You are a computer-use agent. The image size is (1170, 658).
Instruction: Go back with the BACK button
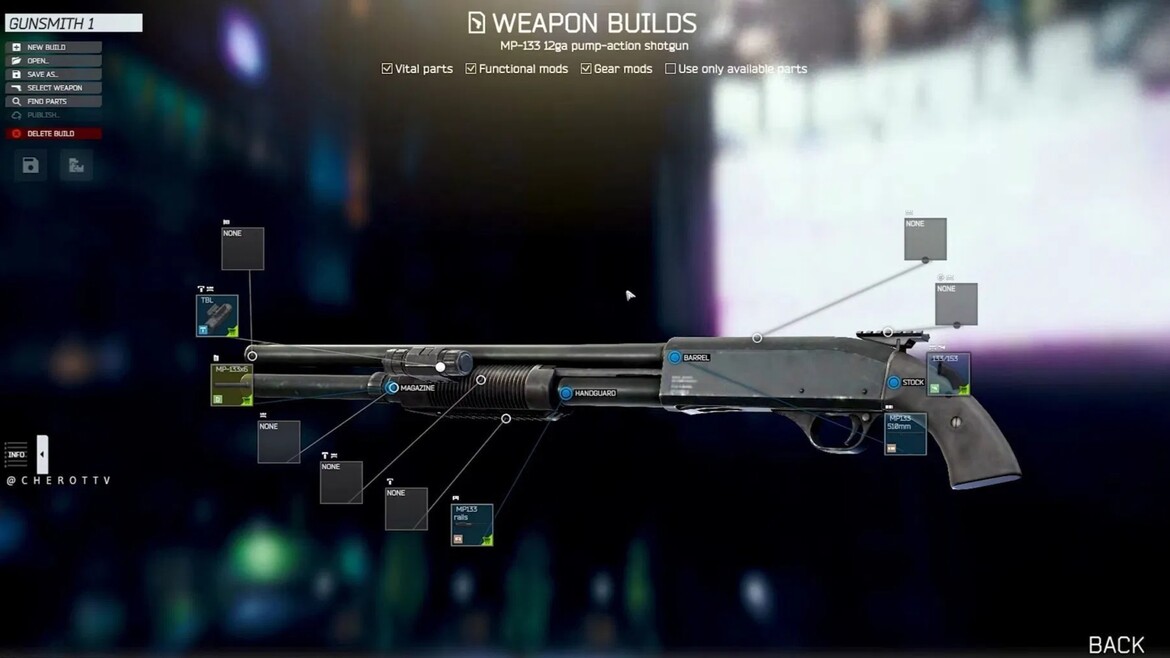click(1115, 644)
